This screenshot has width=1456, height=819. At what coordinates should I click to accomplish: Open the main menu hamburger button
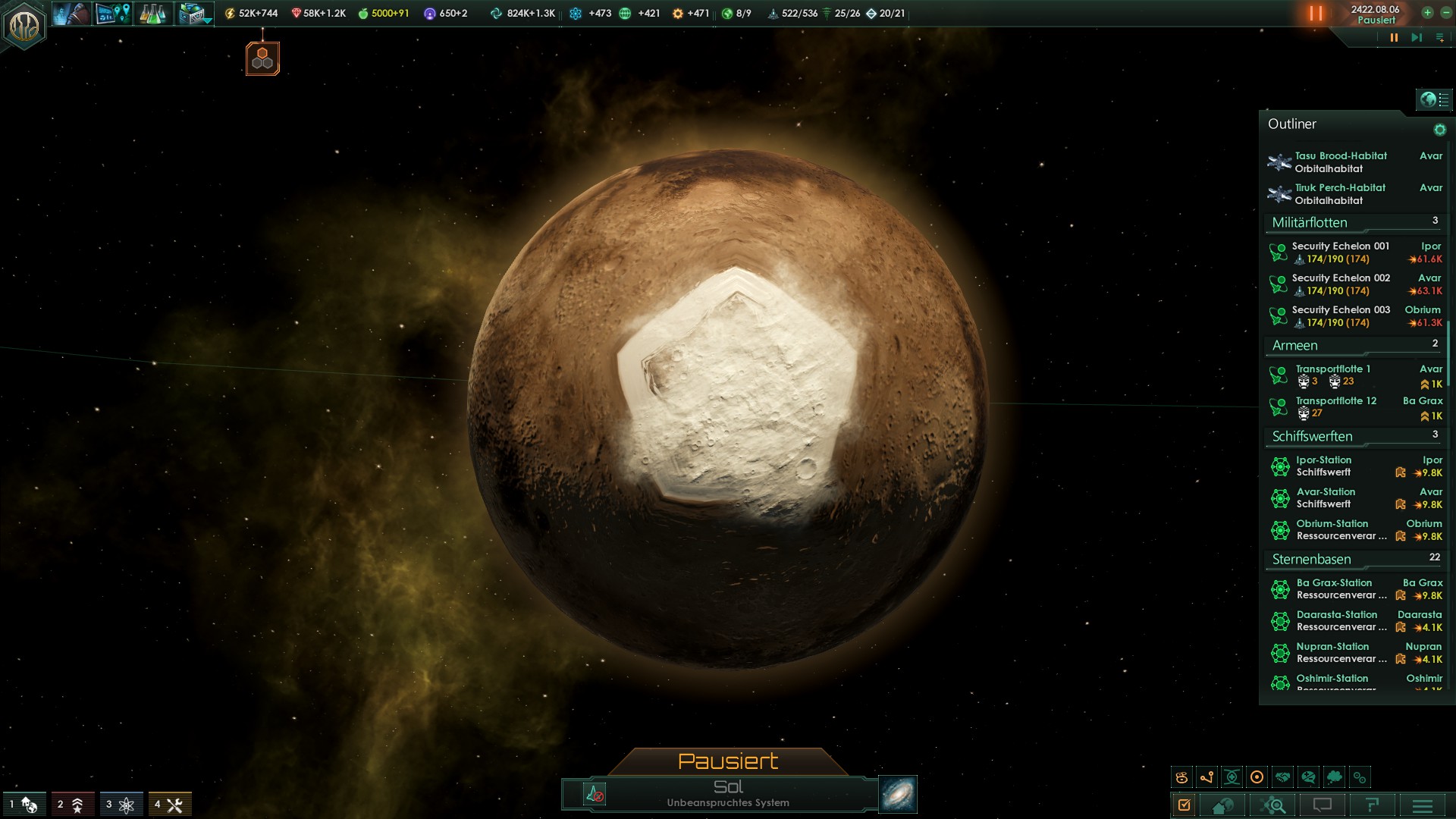1422,805
